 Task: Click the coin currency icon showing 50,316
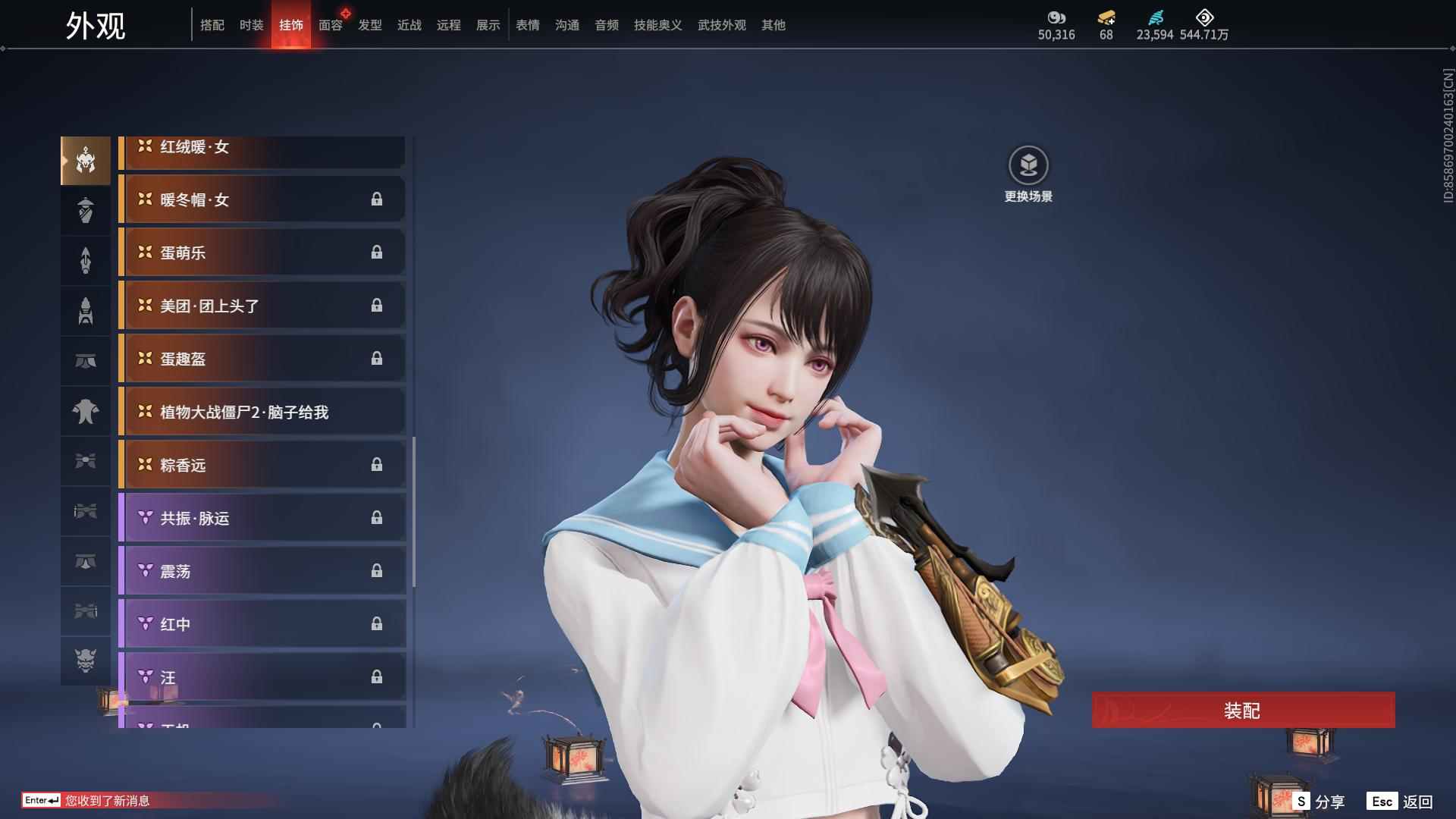pyautogui.click(x=1056, y=19)
